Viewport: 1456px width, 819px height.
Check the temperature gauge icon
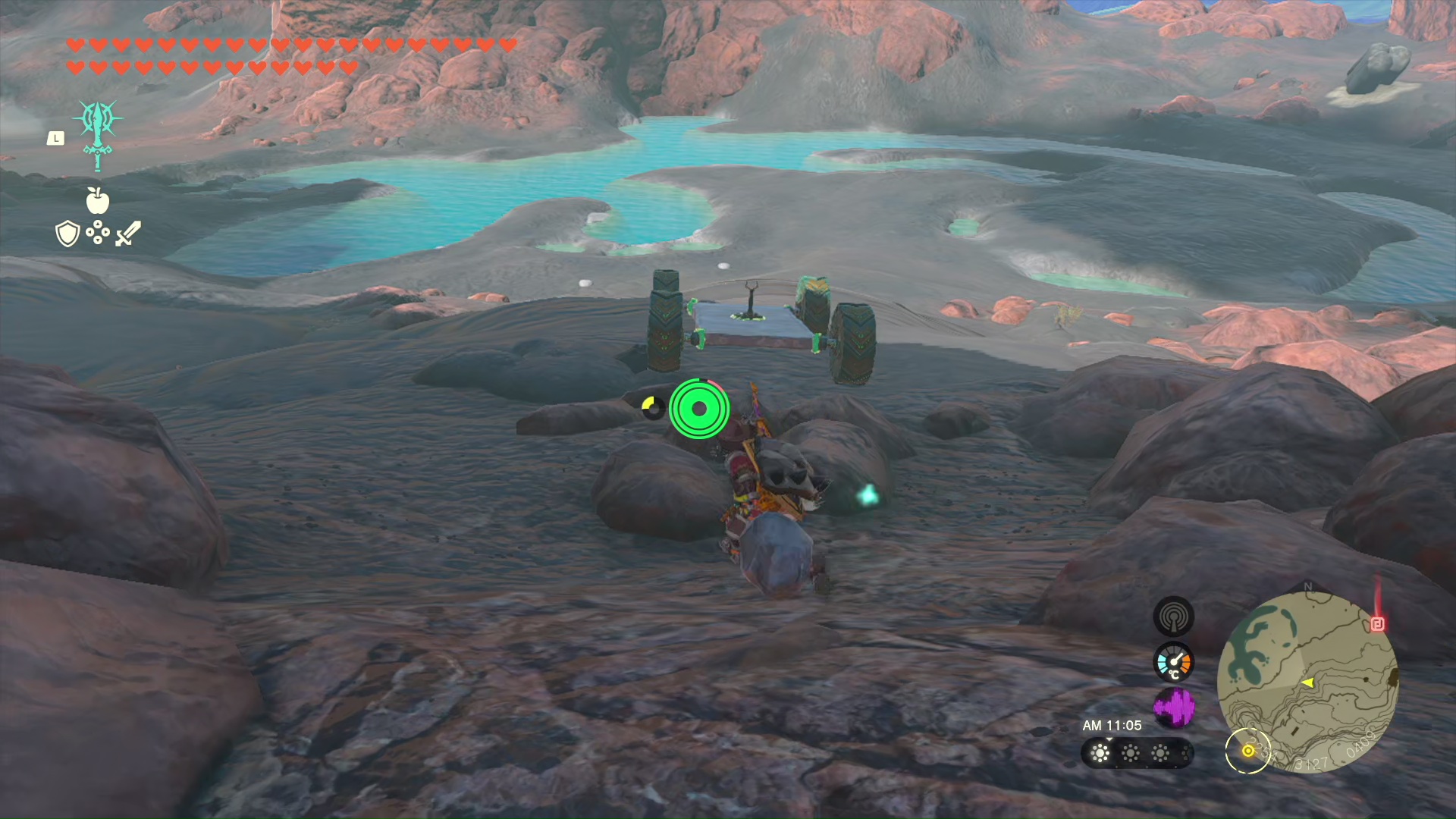1173,662
